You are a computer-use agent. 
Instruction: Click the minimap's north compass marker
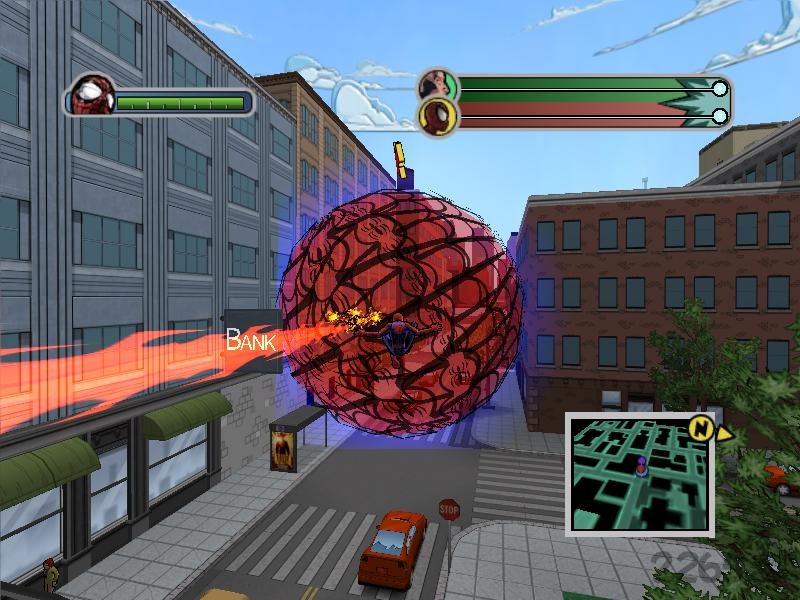click(701, 429)
